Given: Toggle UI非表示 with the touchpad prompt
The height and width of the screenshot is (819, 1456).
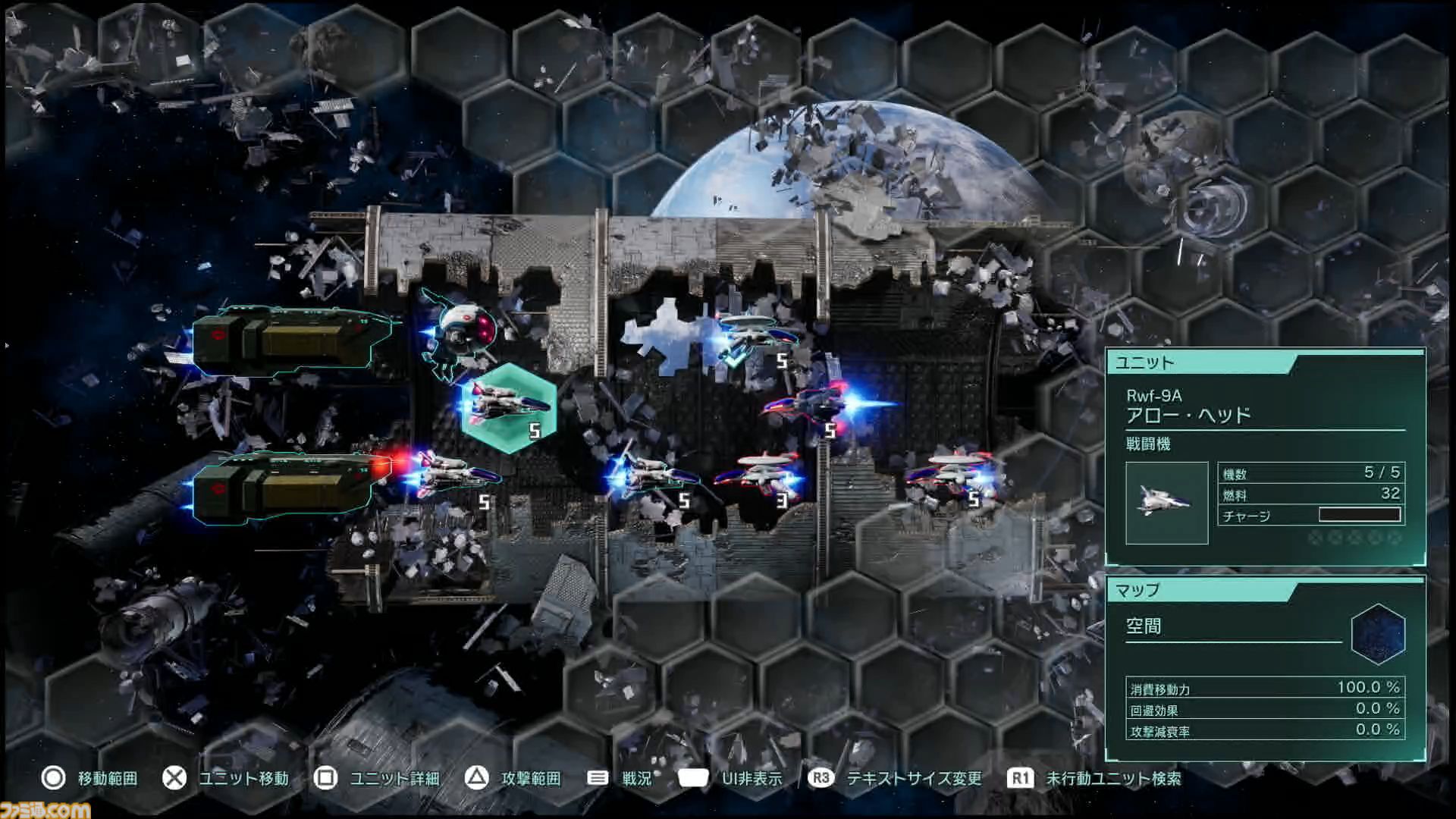Looking at the screenshot, I should tap(695, 778).
